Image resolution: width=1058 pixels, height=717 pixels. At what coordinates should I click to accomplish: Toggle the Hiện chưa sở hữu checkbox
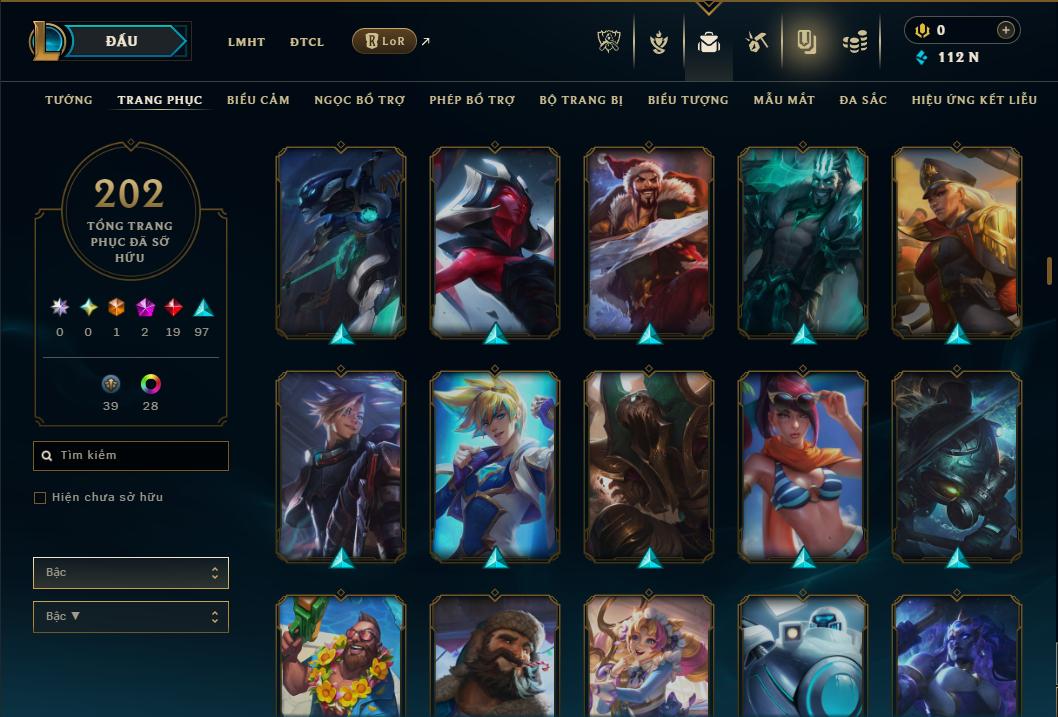click(x=40, y=498)
